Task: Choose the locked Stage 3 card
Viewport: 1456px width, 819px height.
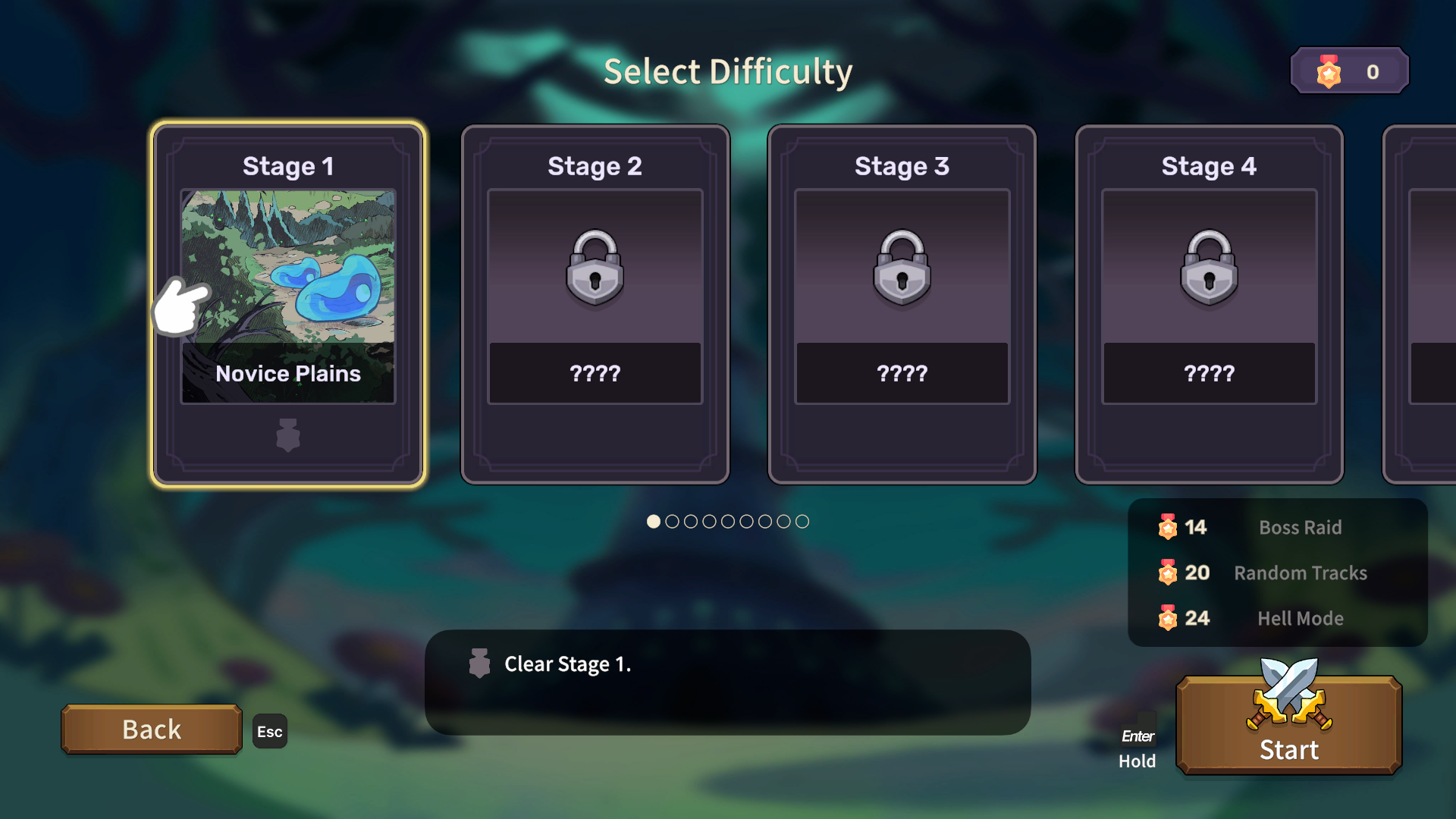Action: (902, 303)
